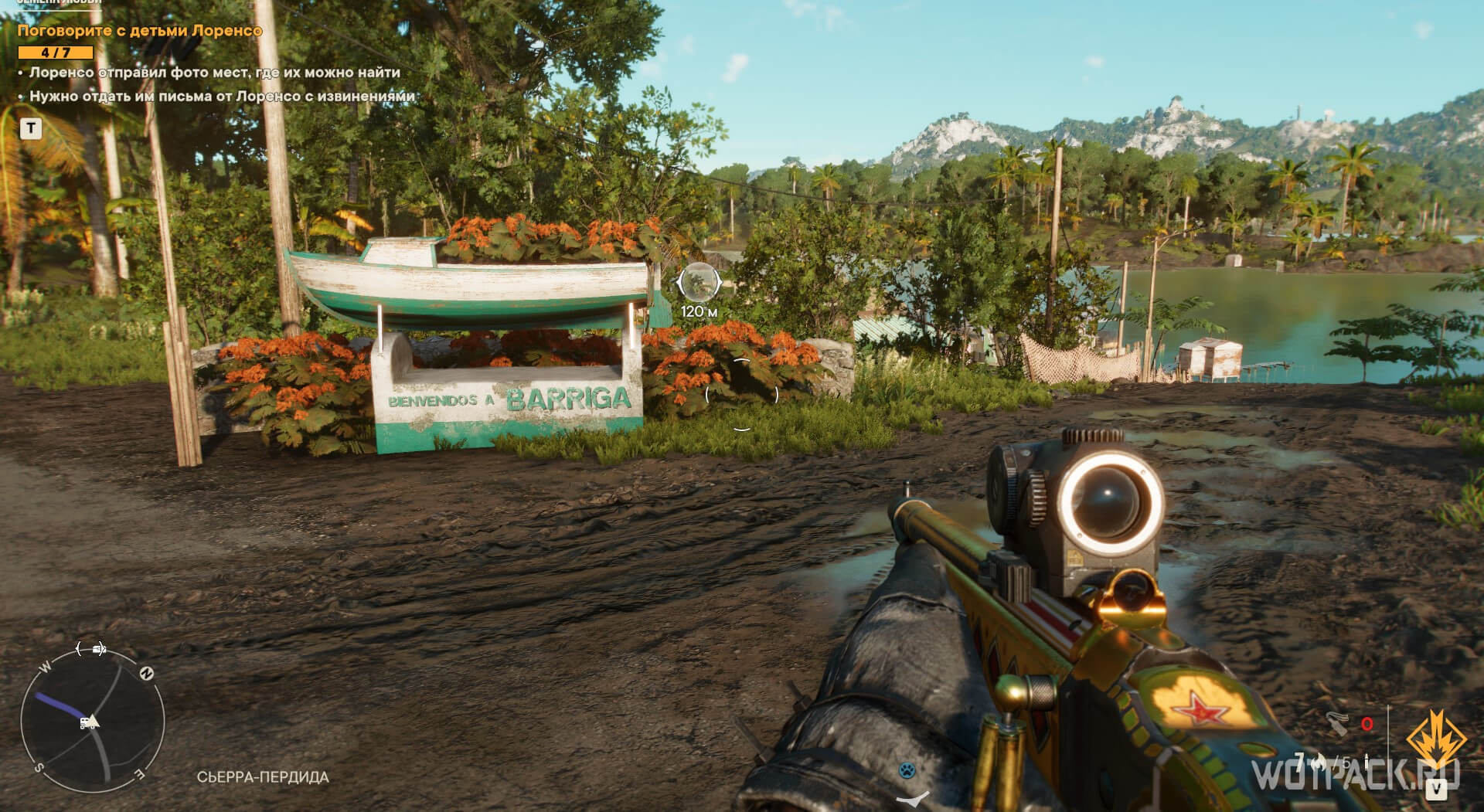Click the blue amigo paw print icon
The height and width of the screenshot is (812, 1484).
point(907,770)
